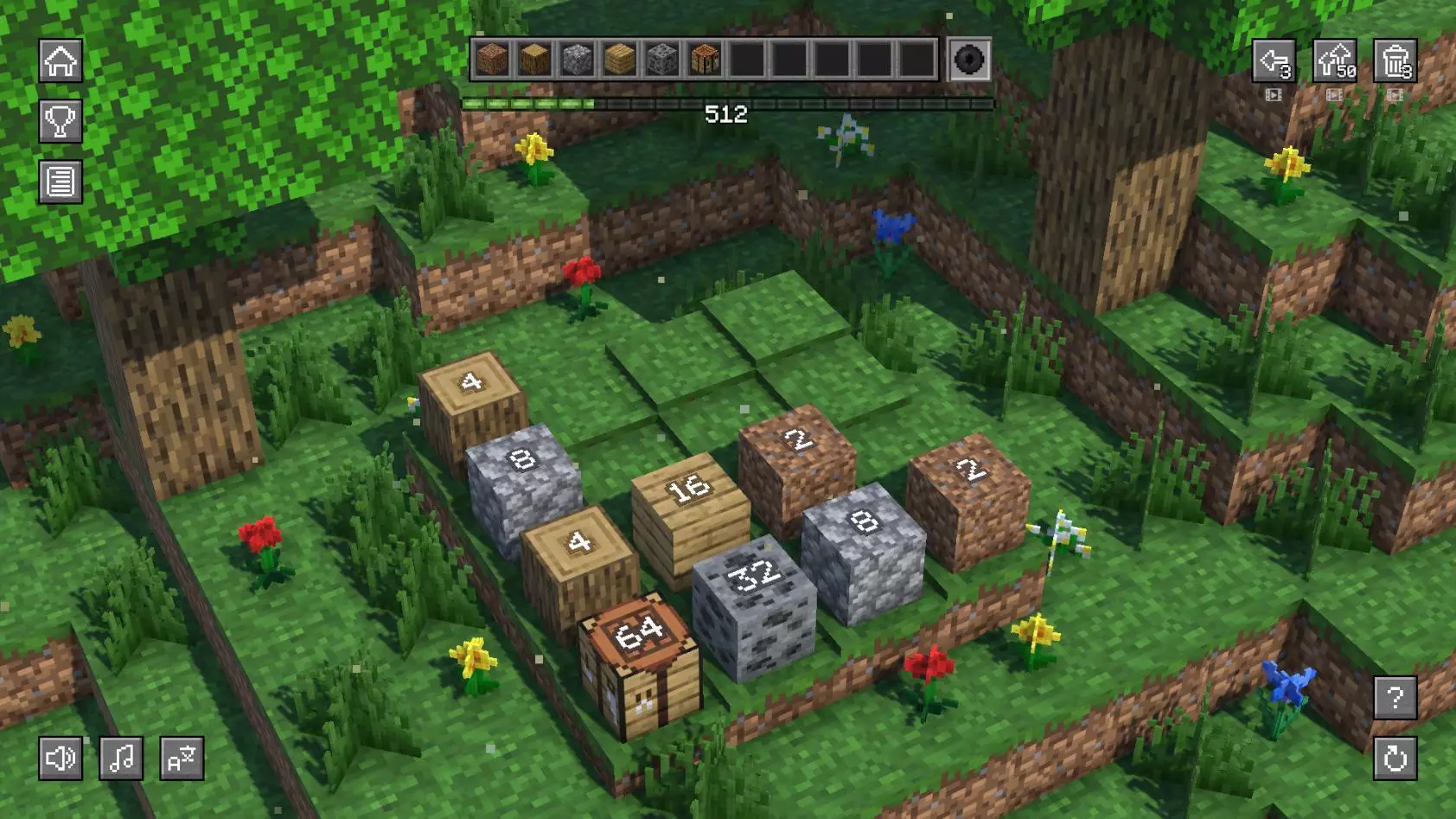1456x819 pixels.
Task: Toggle sound effects speaker button
Action: (61, 758)
